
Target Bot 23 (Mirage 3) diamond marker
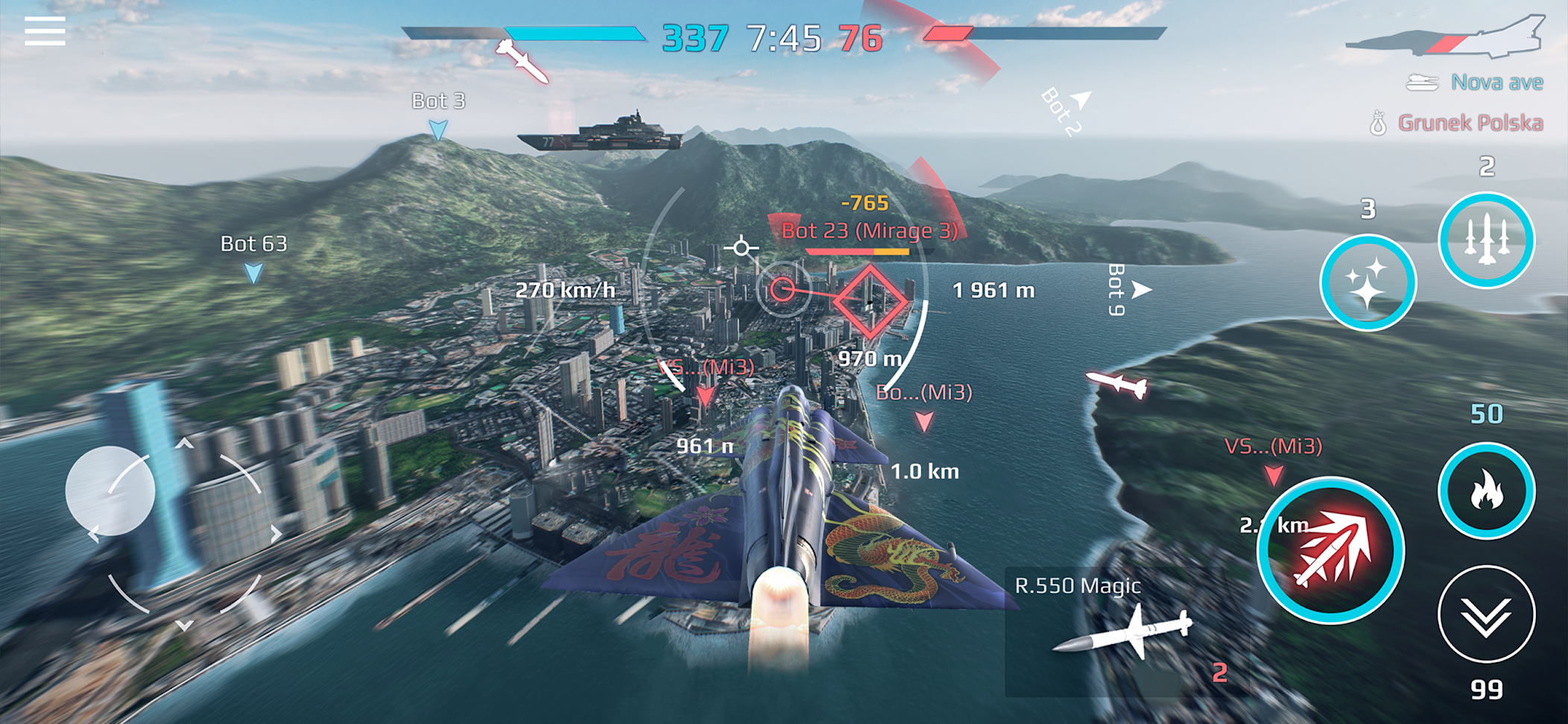click(x=870, y=301)
